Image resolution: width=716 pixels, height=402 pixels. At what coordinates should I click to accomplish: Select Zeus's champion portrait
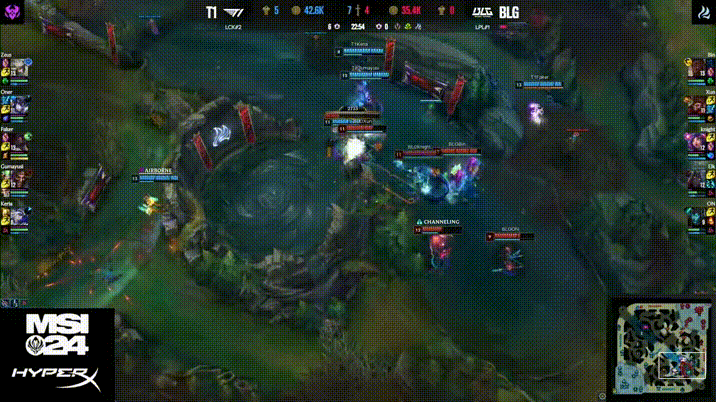(18, 68)
